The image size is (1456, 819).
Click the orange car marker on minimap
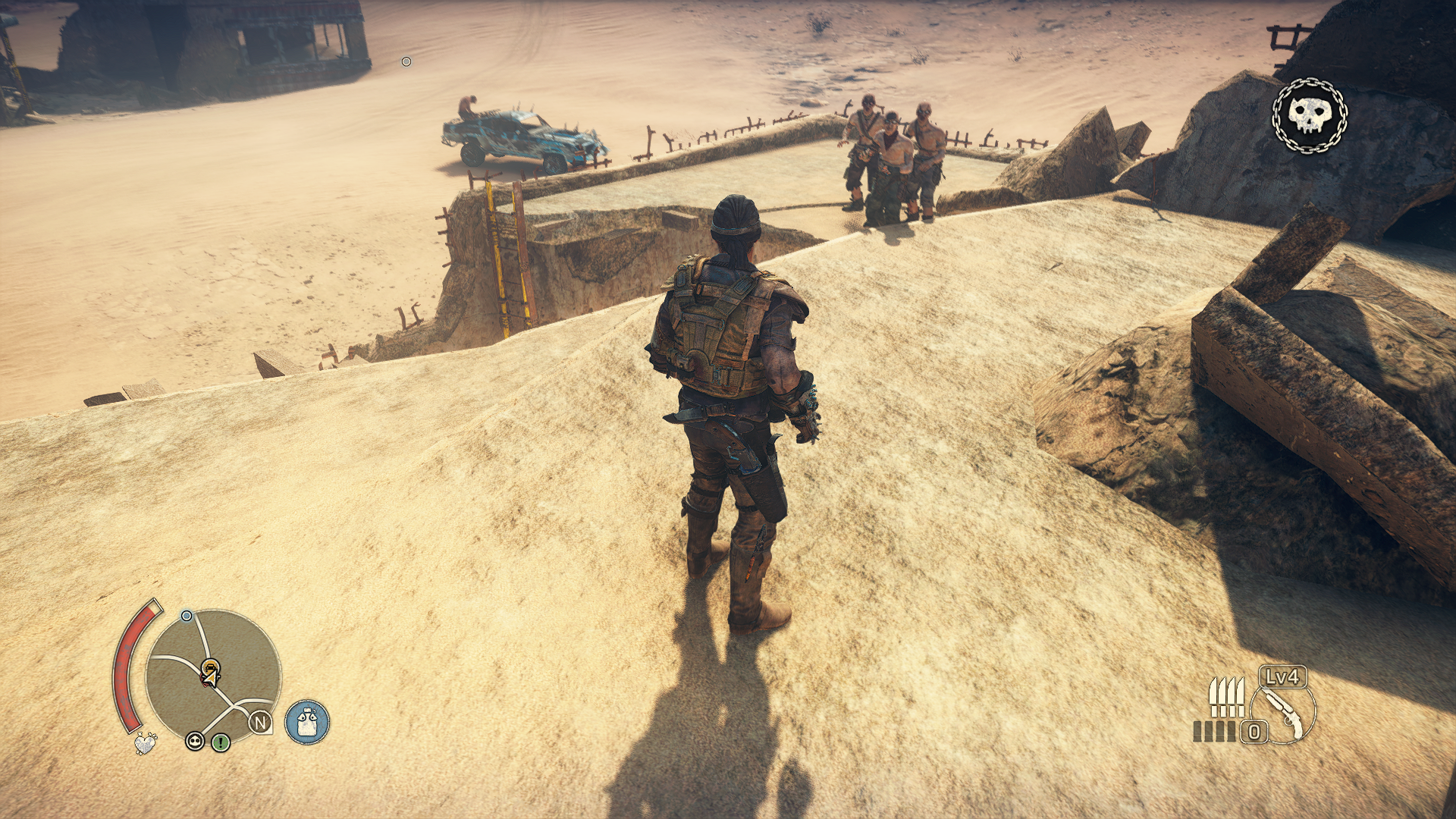pyautogui.click(x=210, y=672)
